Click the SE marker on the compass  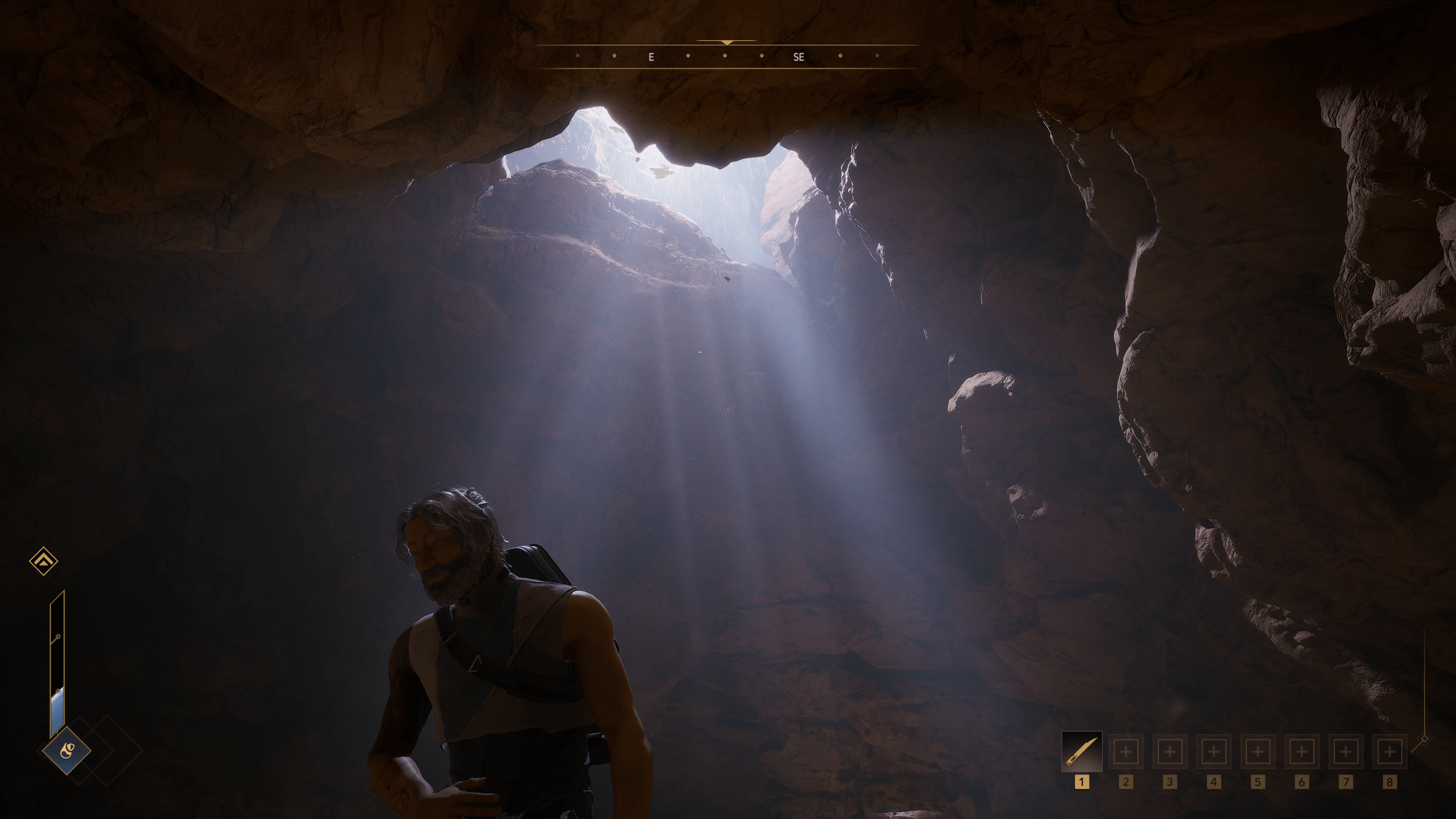pos(798,57)
